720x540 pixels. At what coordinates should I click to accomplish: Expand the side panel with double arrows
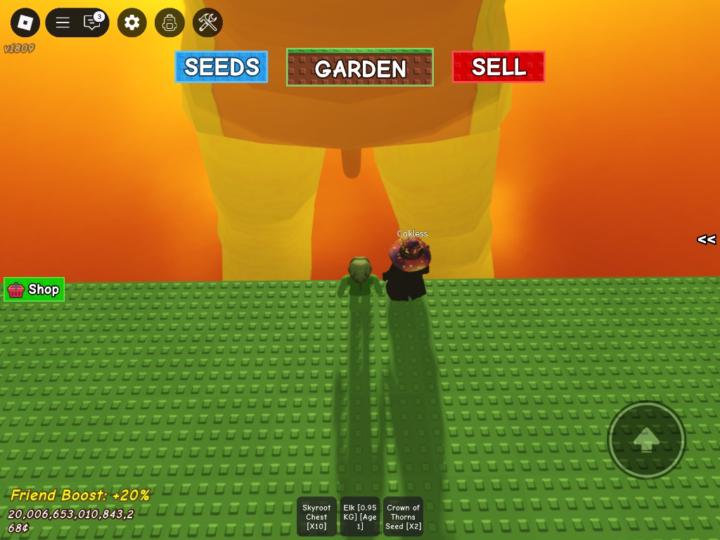coord(706,240)
